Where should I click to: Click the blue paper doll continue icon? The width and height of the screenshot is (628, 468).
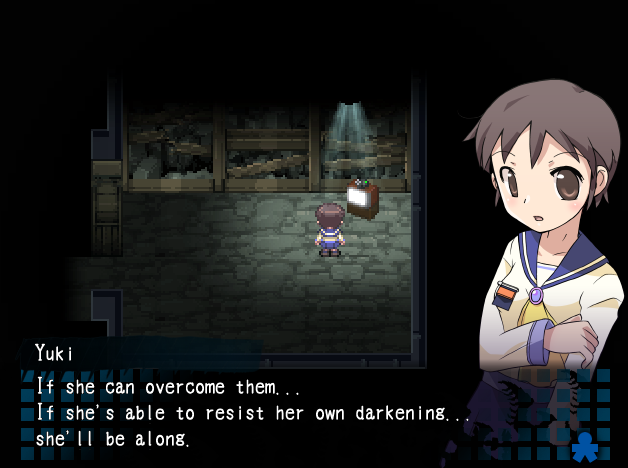point(583,445)
